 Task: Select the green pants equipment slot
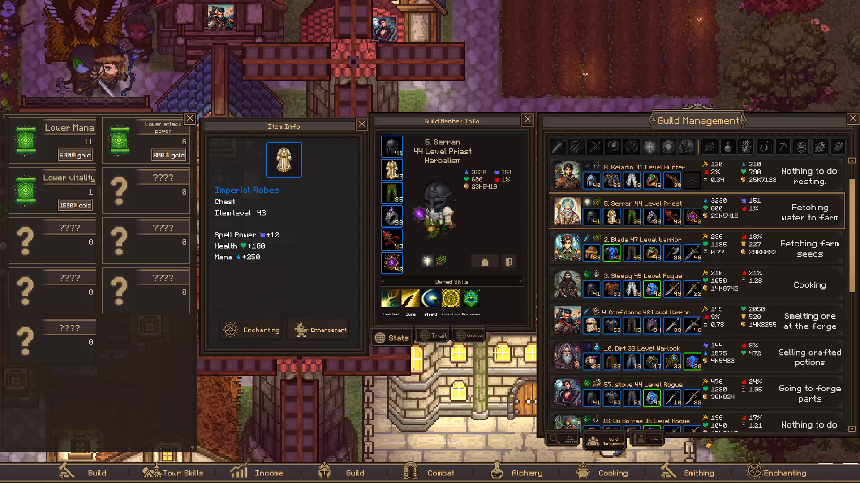point(392,193)
